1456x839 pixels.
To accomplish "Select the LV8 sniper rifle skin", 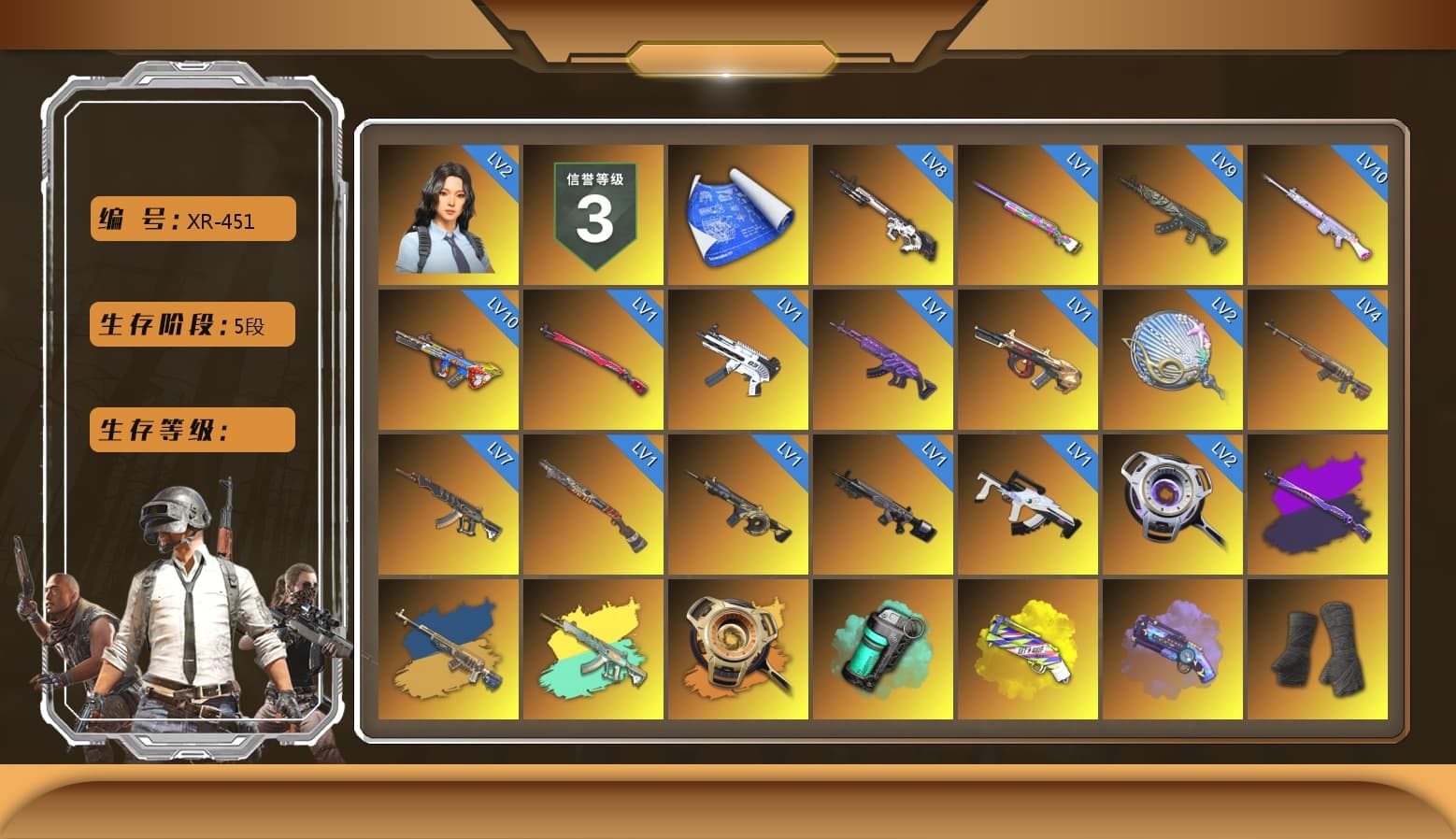I will click(883, 215).
